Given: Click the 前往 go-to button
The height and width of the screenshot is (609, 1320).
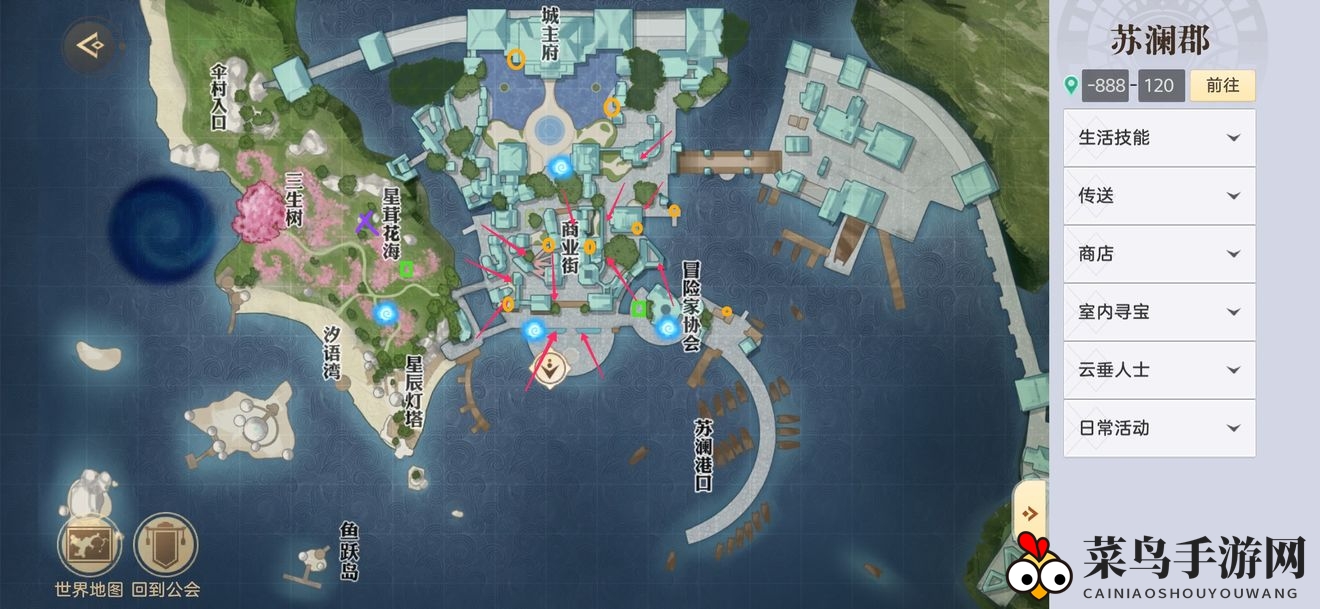Looking at the screenshot, I should click(x=1222, y=86).
